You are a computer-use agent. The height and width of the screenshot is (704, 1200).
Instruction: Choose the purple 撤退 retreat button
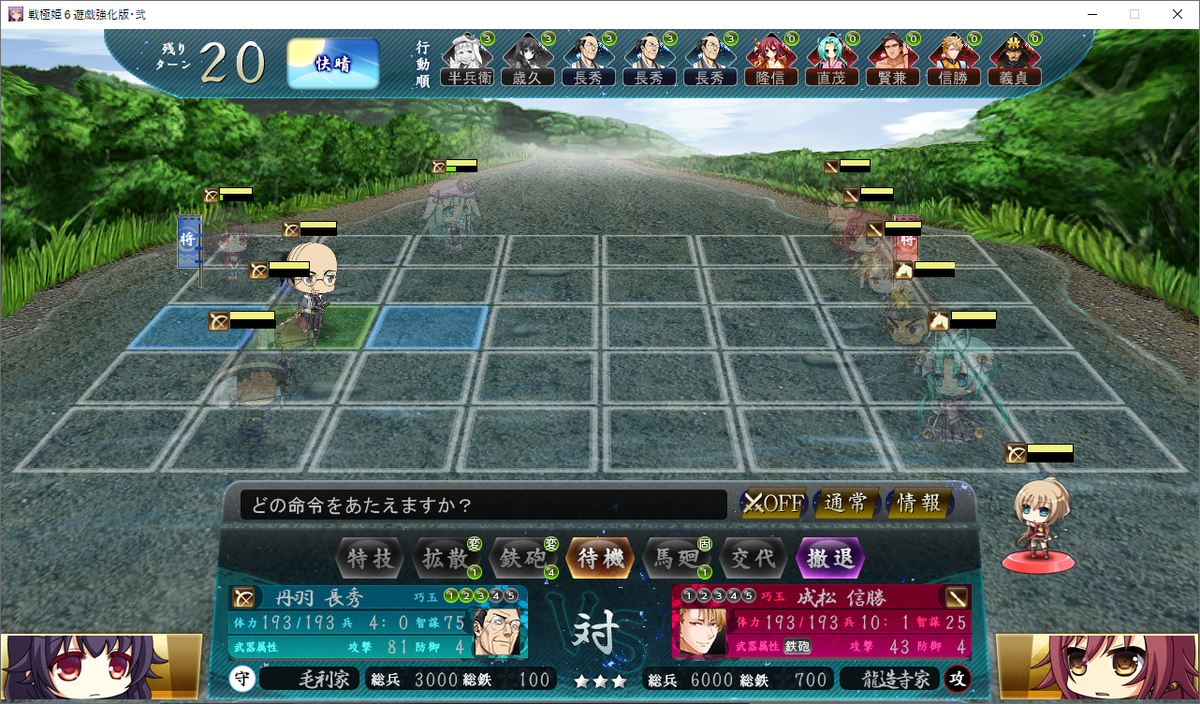(x=830, y=558)
